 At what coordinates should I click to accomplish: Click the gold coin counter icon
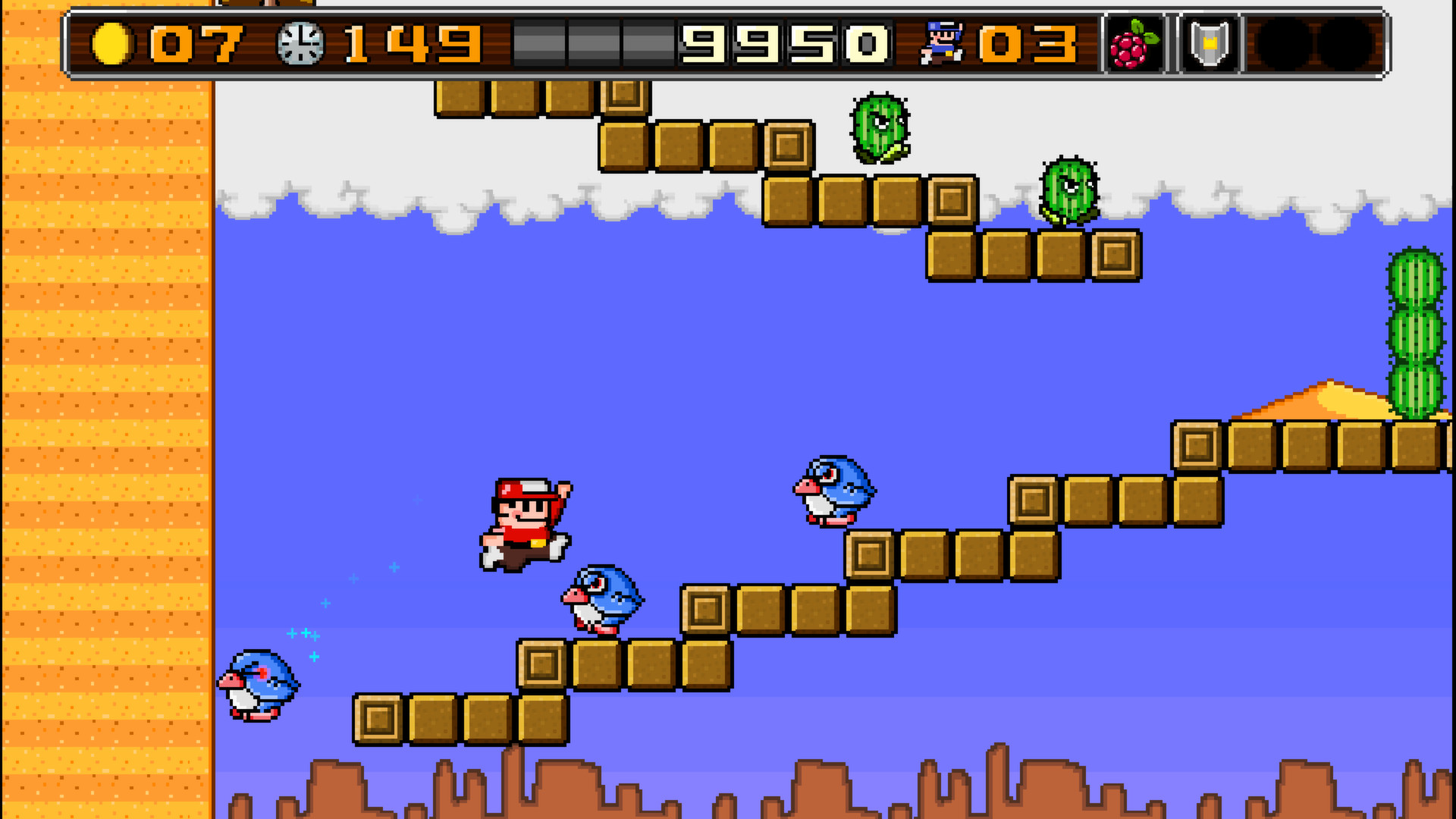tap(112, 43)
